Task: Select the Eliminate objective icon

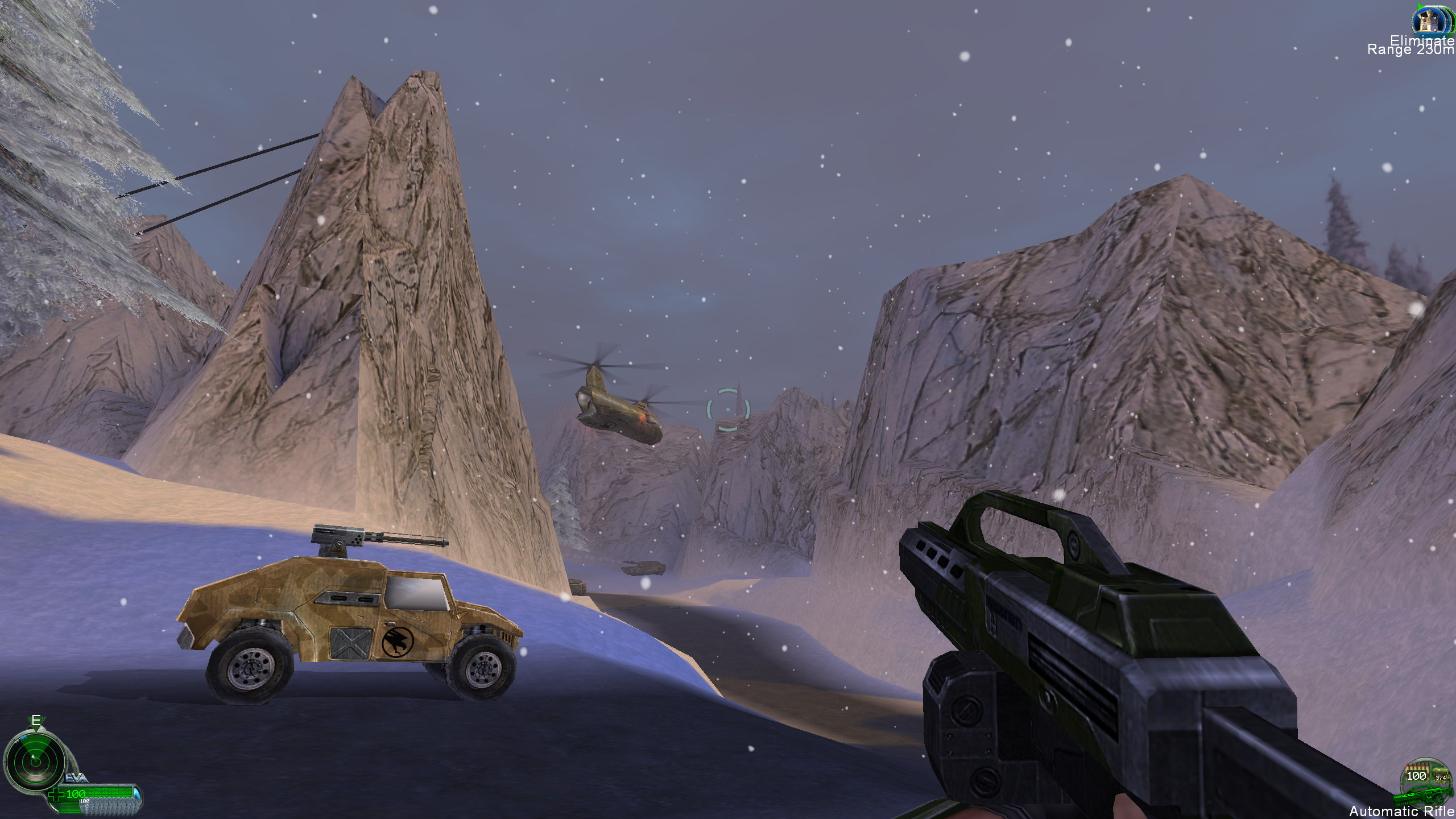Action: tap(1430, 20)
